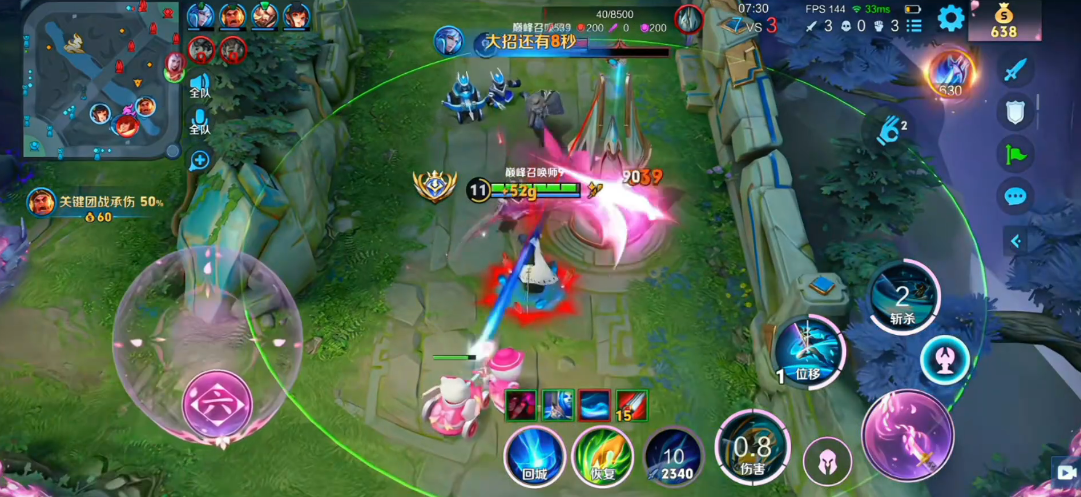Tap the tower-target attack button
This screenshot has width=1081, height=497.
pyautogui.click(x=944, y=358)
